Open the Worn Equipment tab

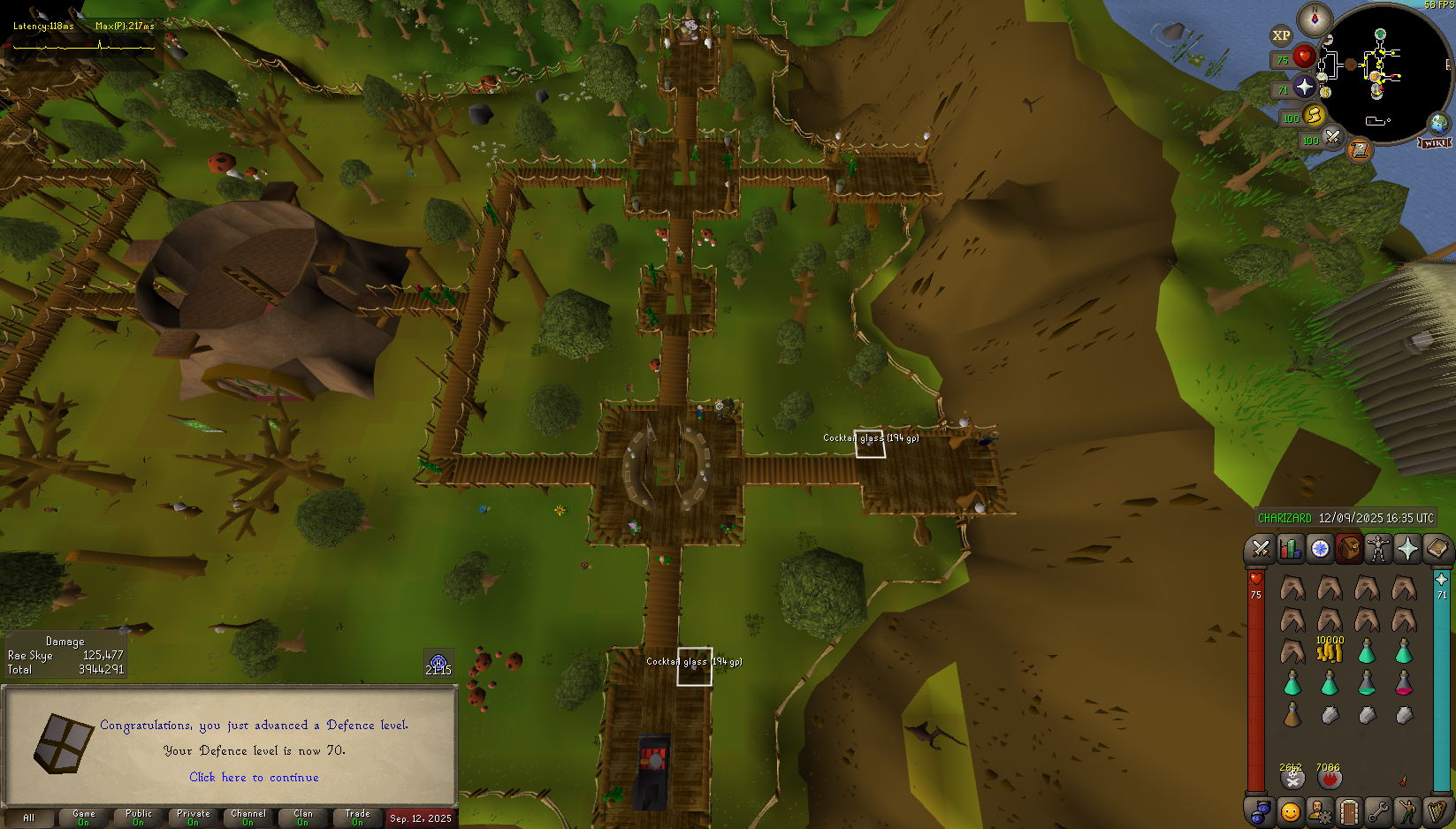tap(1377, 549)
